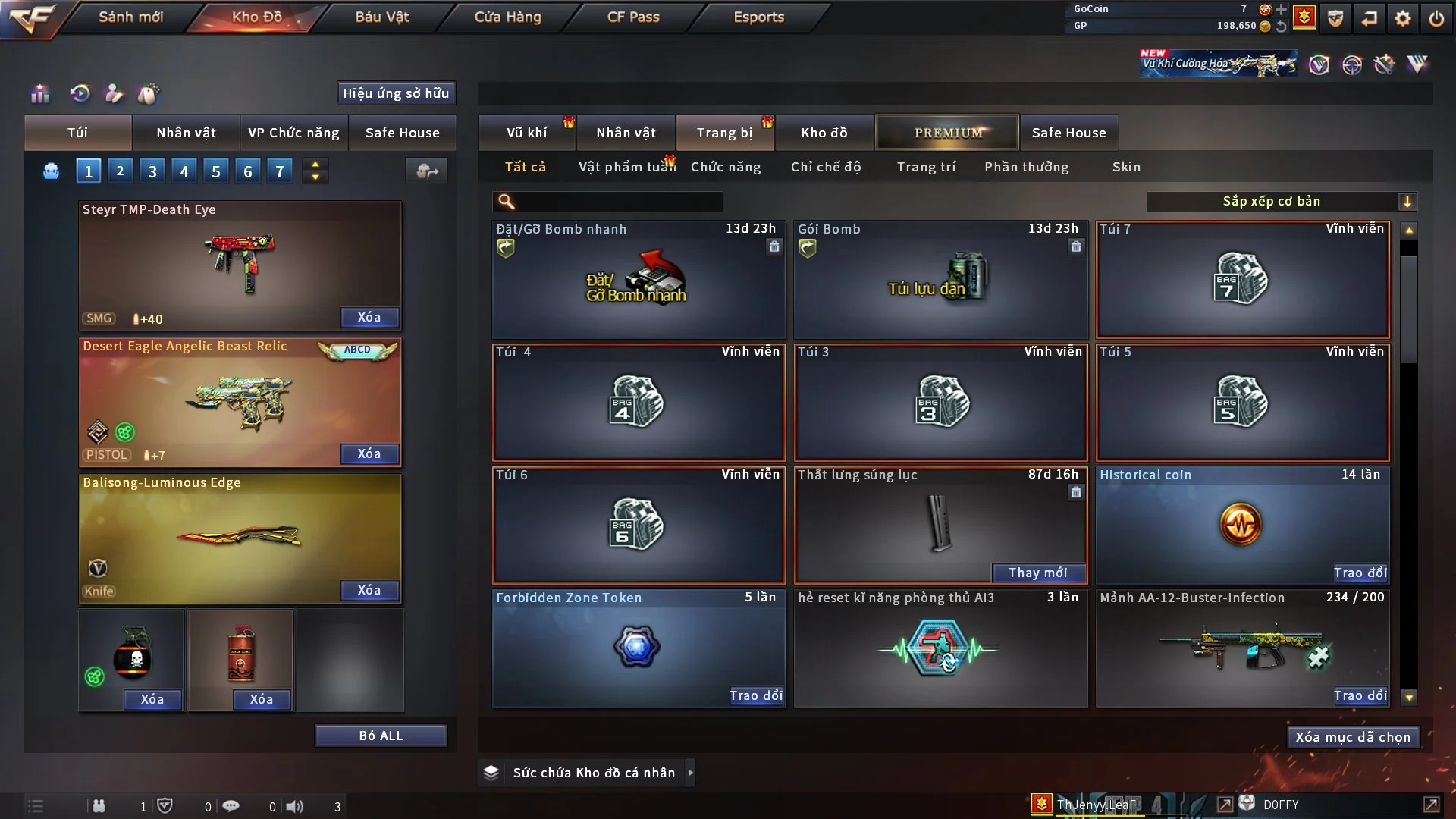Screen dimensions: 1456x819
Task: Open the Safe House tab beside PREMIUM
Action: click(1068, 133)
